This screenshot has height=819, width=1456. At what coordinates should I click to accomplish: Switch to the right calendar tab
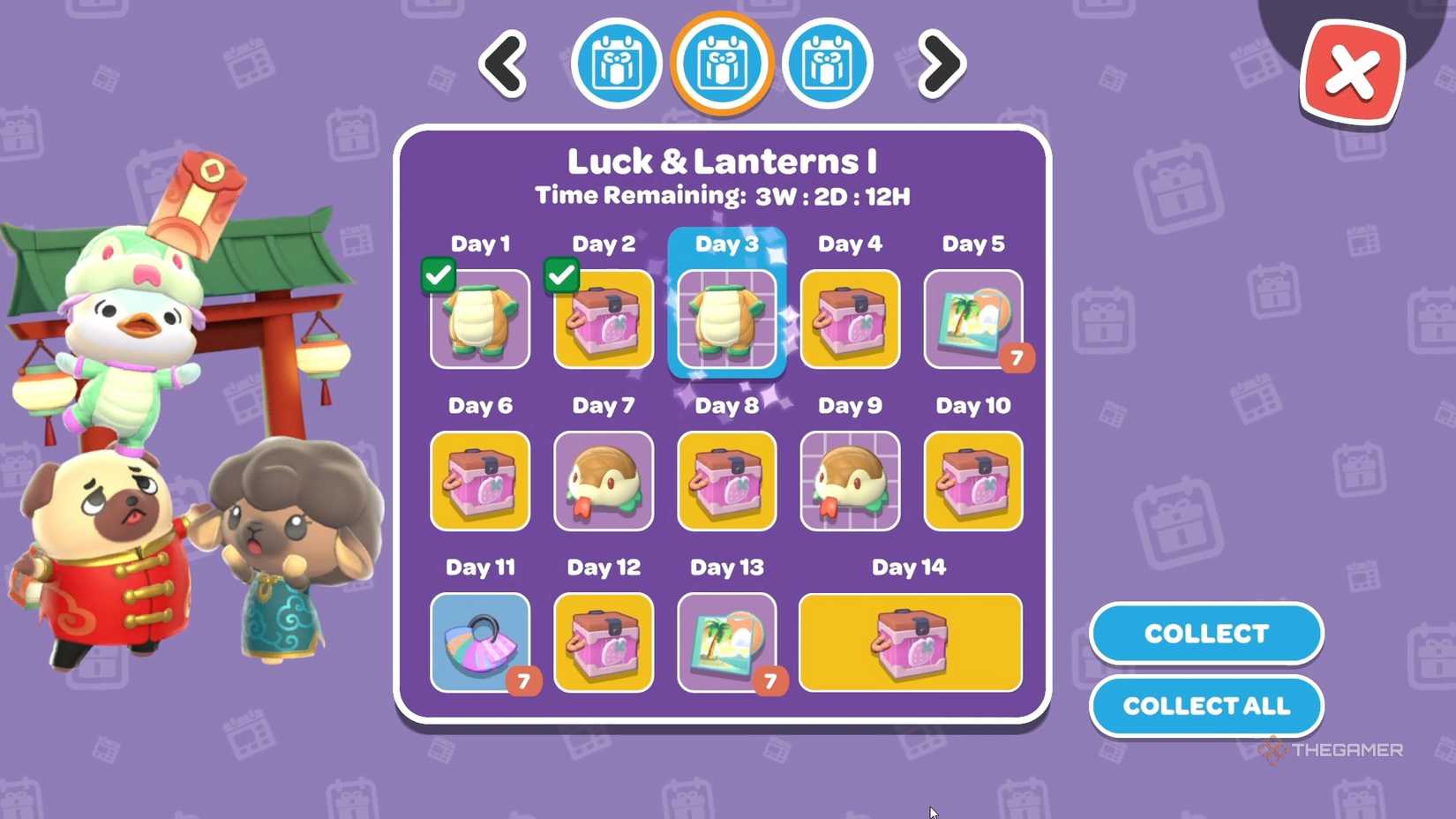point(826,63)
